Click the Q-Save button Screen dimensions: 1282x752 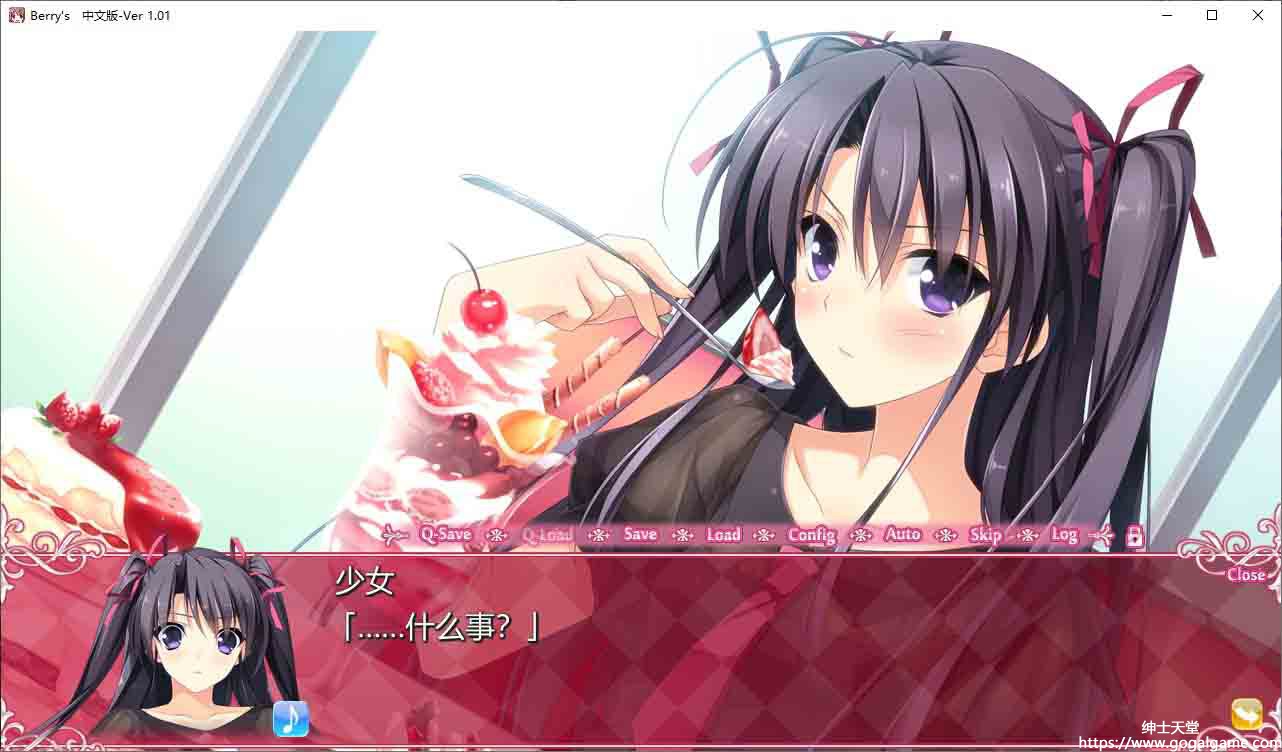pyautogui.click(x=445, y=535)
